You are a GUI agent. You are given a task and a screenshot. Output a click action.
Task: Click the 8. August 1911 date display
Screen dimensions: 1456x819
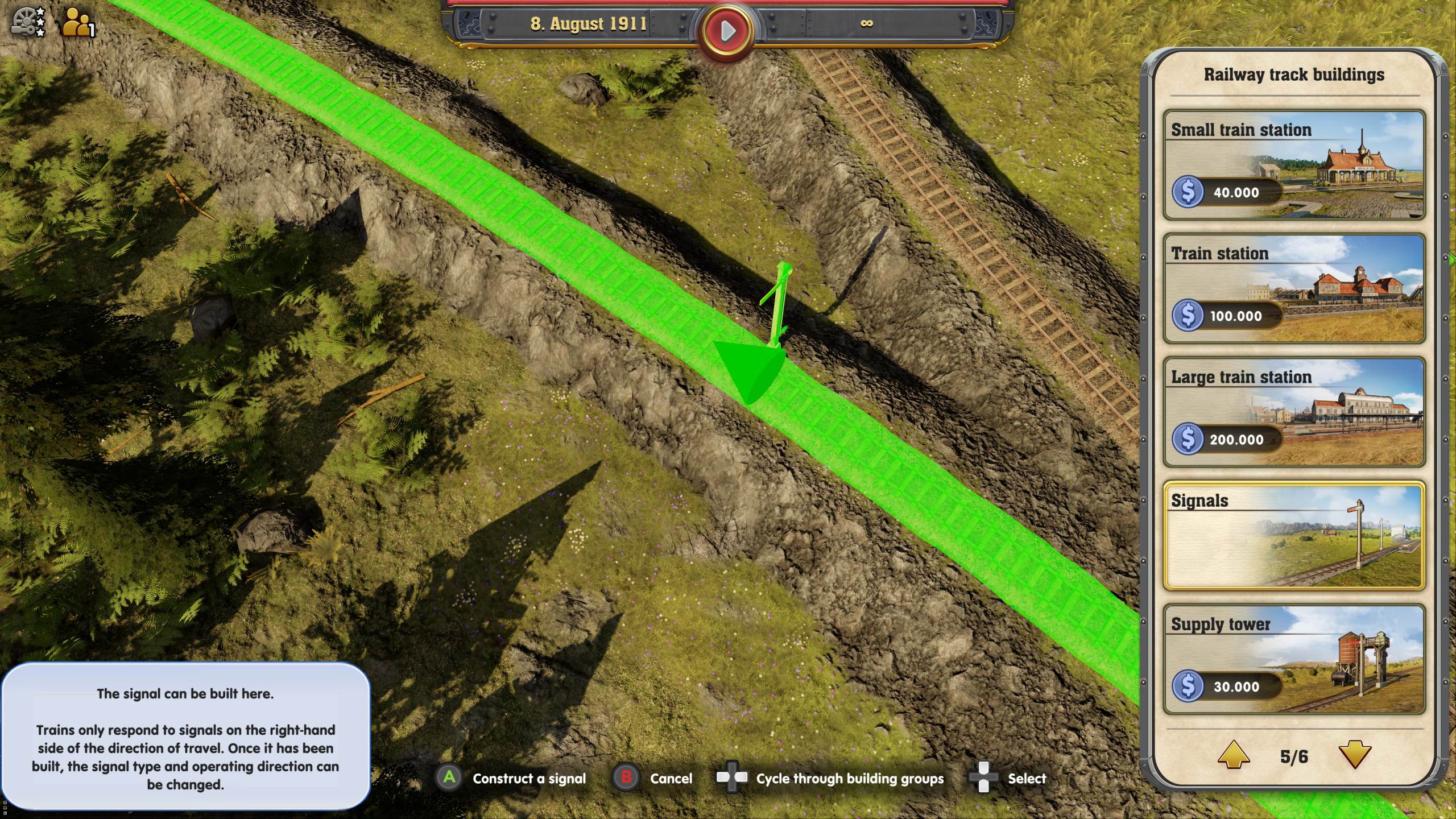pos(590,24)
